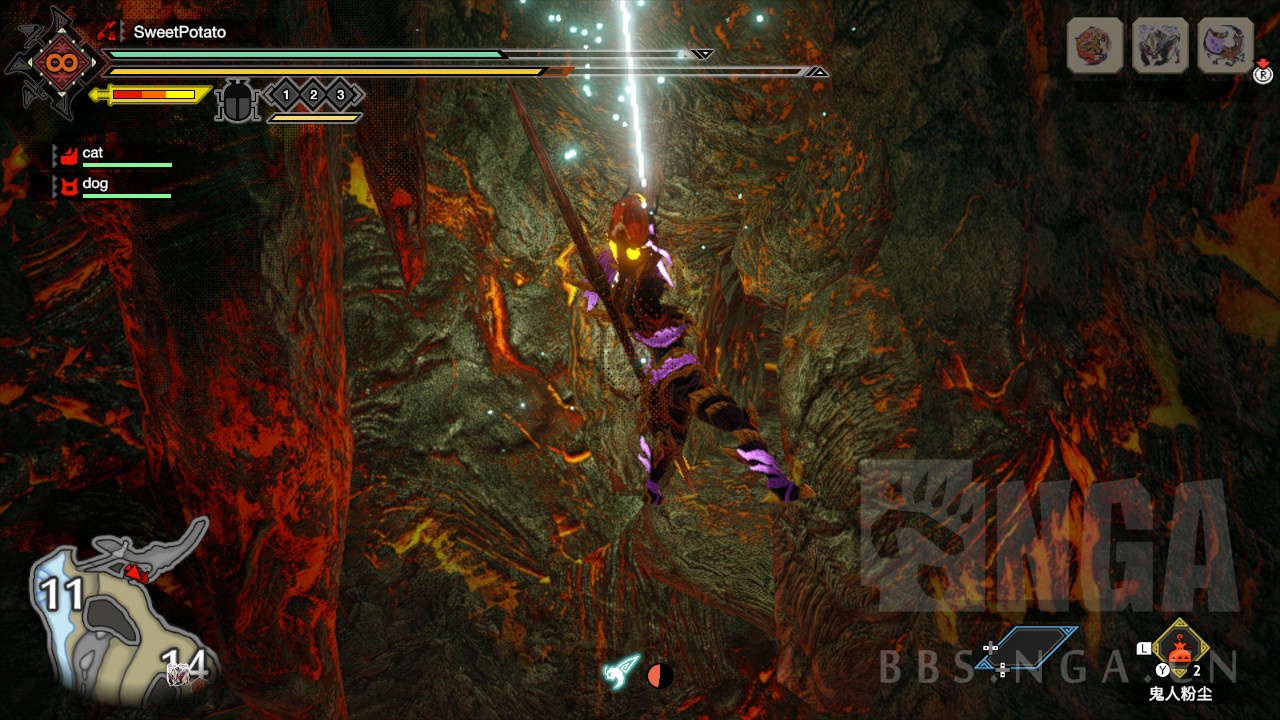Viewport: 1280px width, 720px height.
Task: Select the purple crescent monster target icon
Action: coord(1225,45)
